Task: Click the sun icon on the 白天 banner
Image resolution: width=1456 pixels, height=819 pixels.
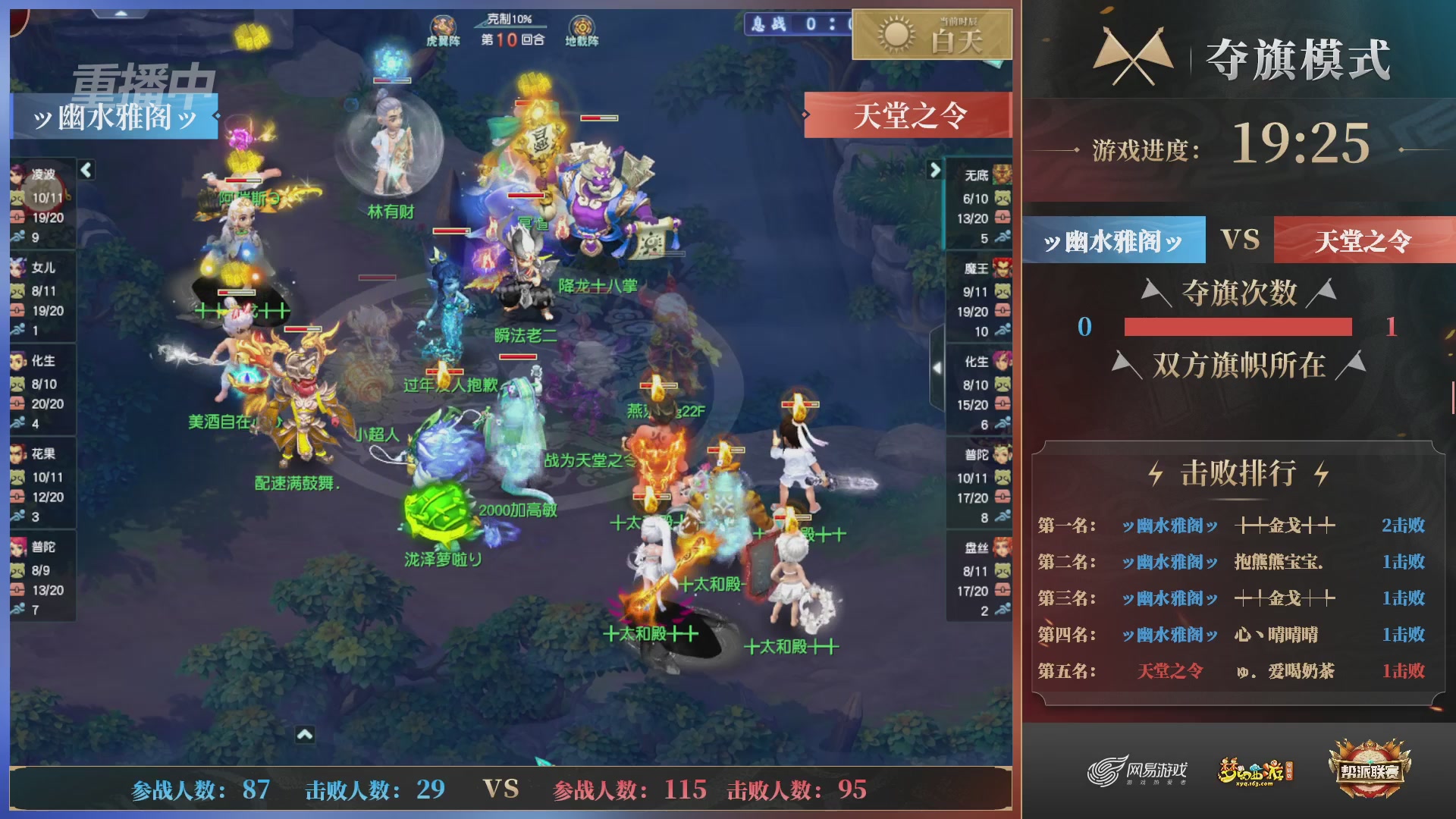Action: (x=895, y=36)
